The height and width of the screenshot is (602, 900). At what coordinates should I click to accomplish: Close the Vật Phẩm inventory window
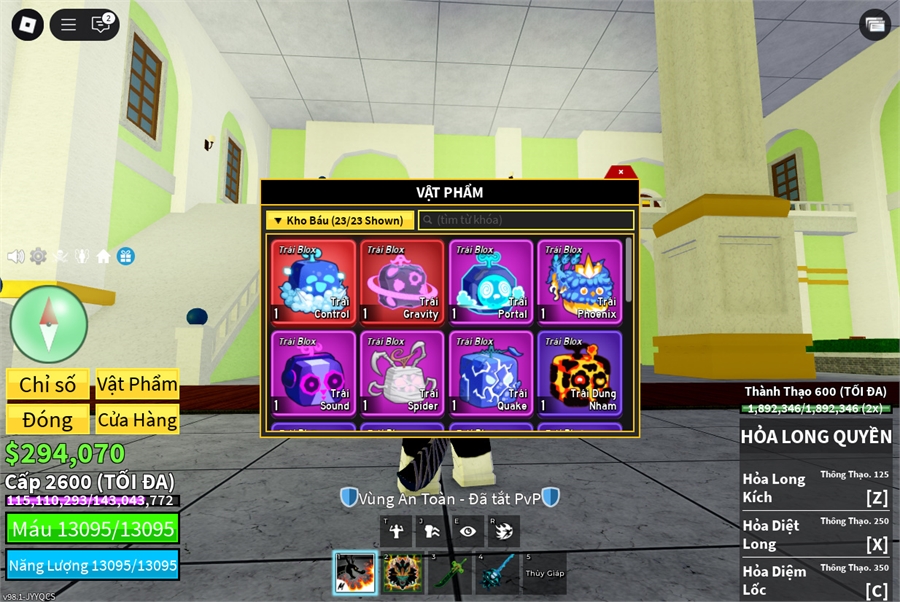620,172
